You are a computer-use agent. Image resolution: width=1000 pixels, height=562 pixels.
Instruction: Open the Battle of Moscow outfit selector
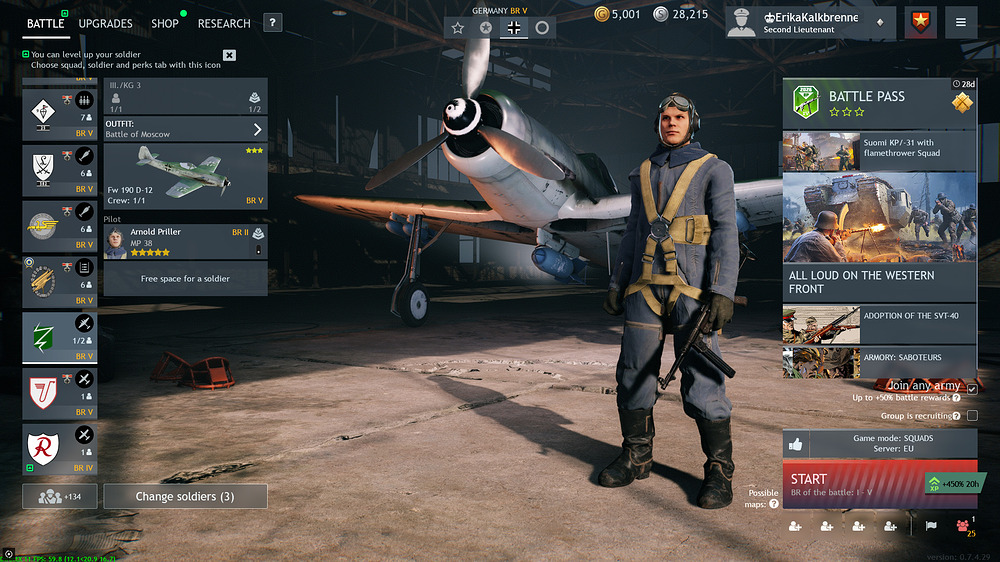pos(185,129)
